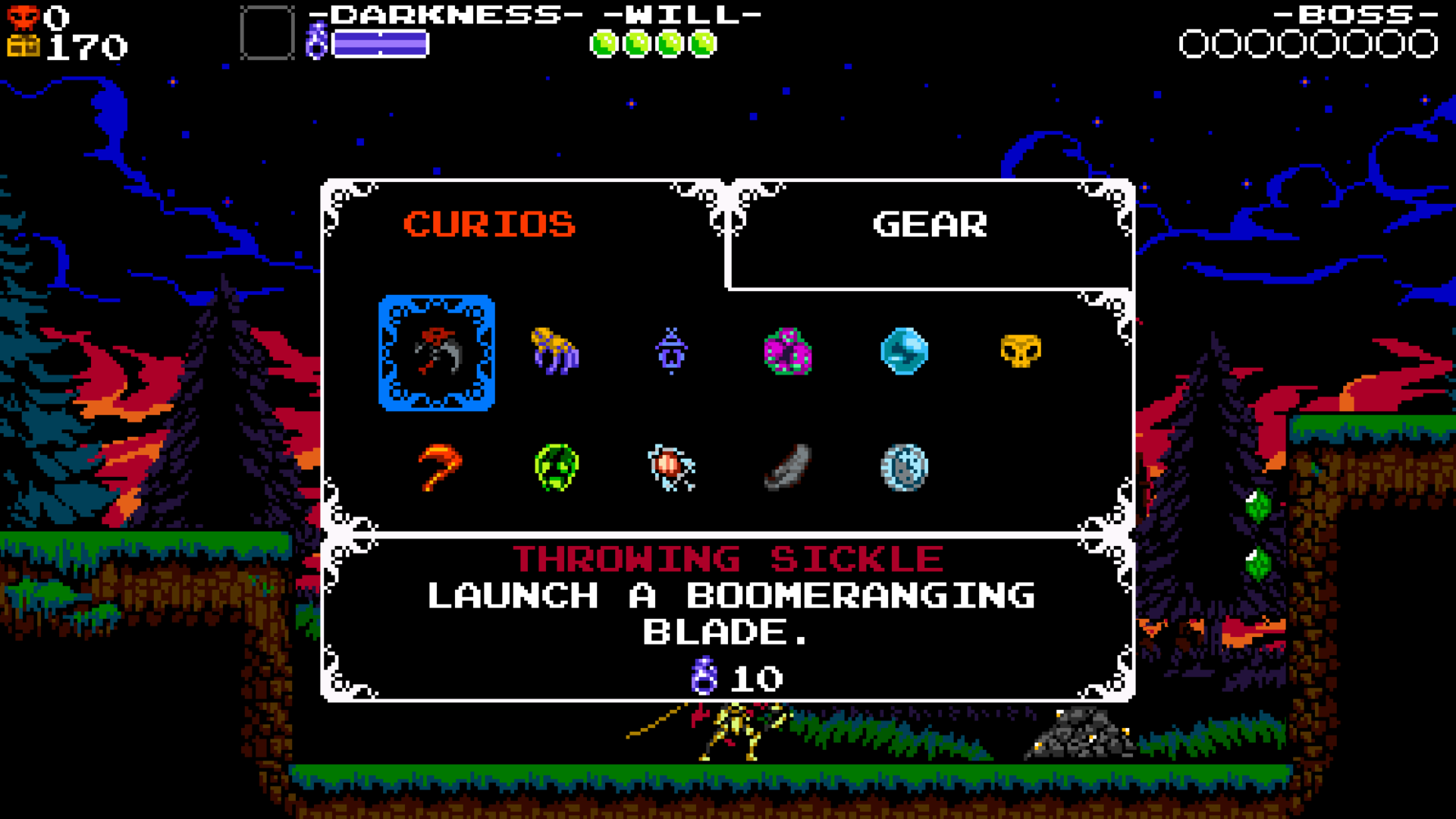Pick the green skull curio
The width and height of the screenshot is (1456, 819).
tap(556, 467)
